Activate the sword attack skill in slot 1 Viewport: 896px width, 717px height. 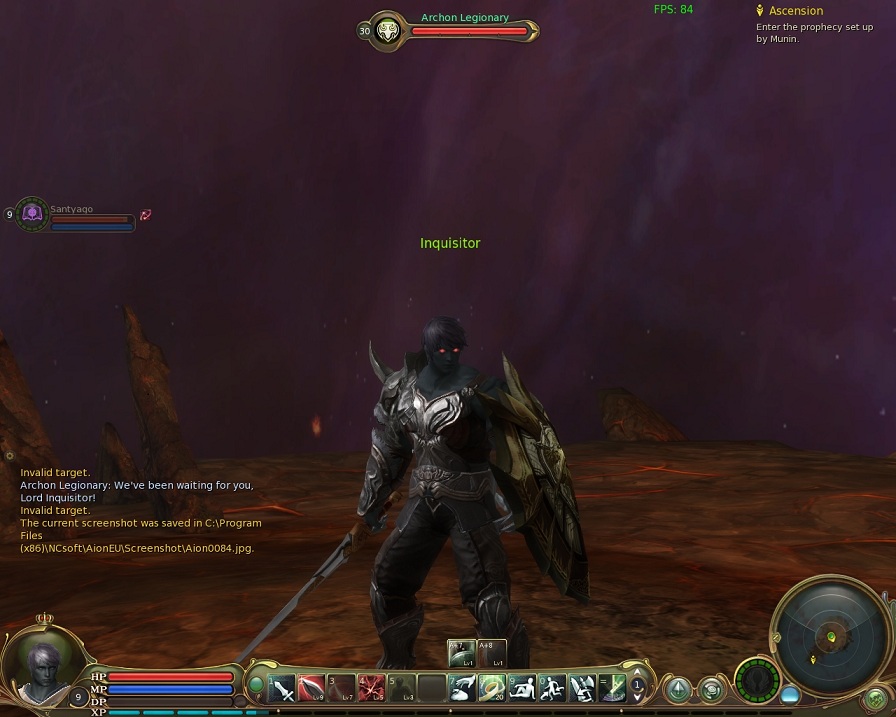[x=283, y=688]
